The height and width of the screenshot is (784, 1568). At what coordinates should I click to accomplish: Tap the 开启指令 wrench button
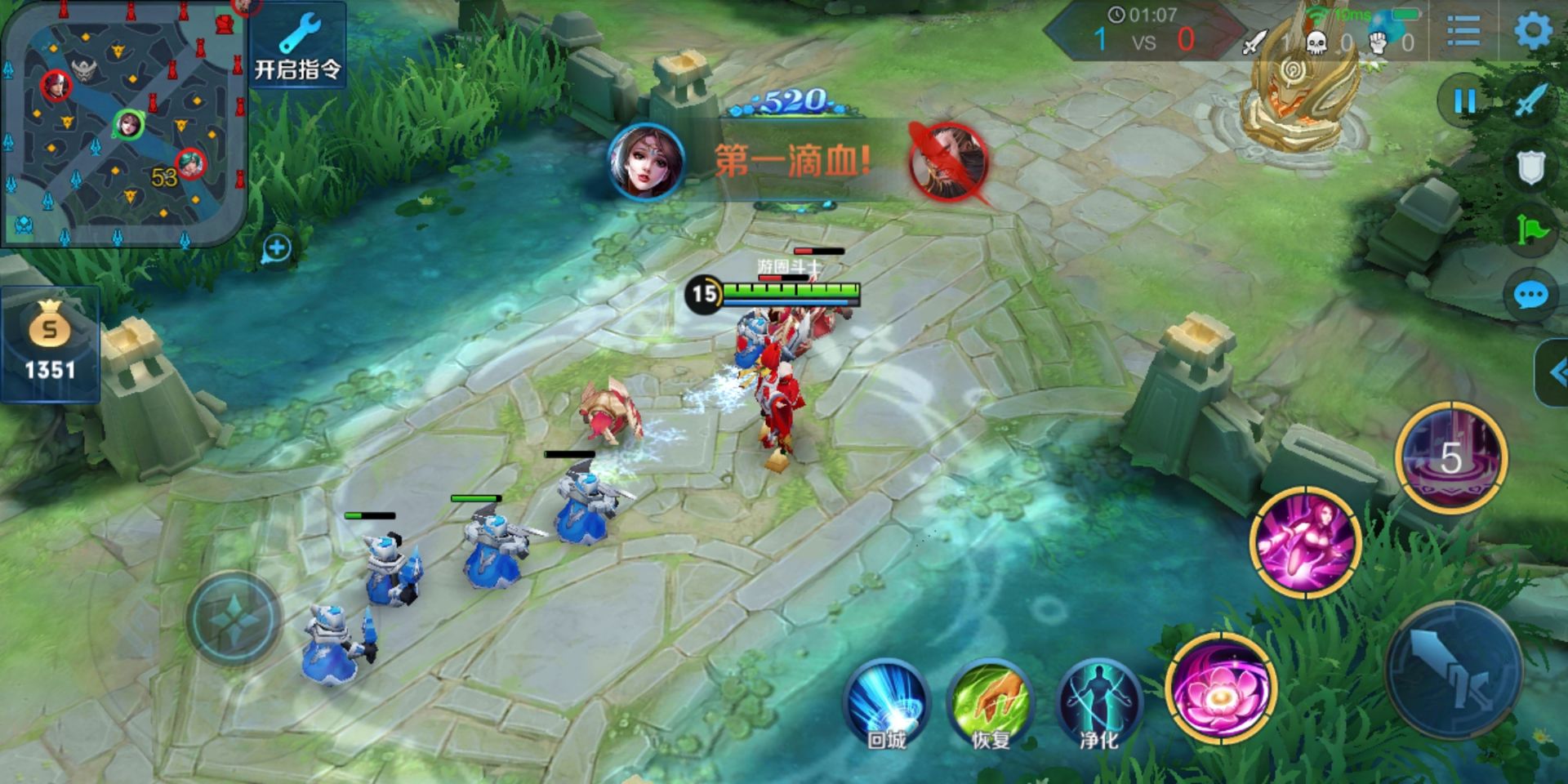pos(297,47)
